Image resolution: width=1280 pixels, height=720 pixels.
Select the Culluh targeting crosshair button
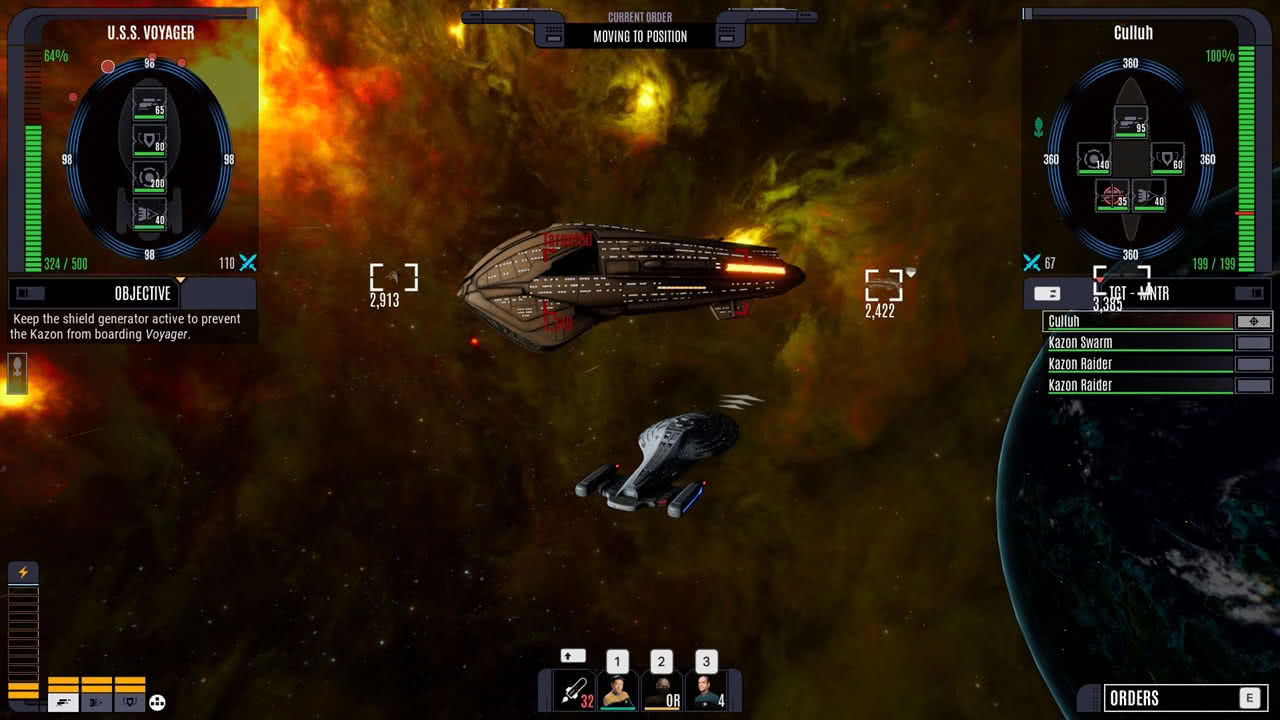[1254, 322]
